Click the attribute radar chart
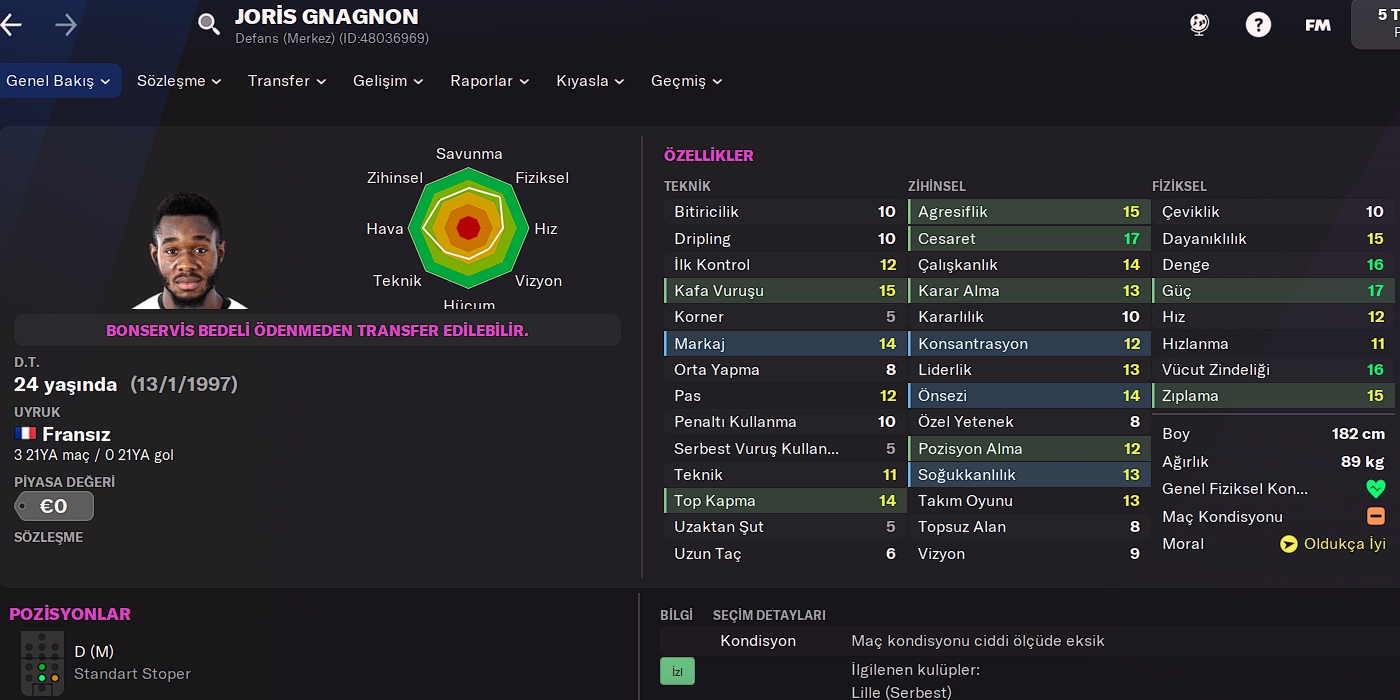1400x700 pixels. (468, 229)
